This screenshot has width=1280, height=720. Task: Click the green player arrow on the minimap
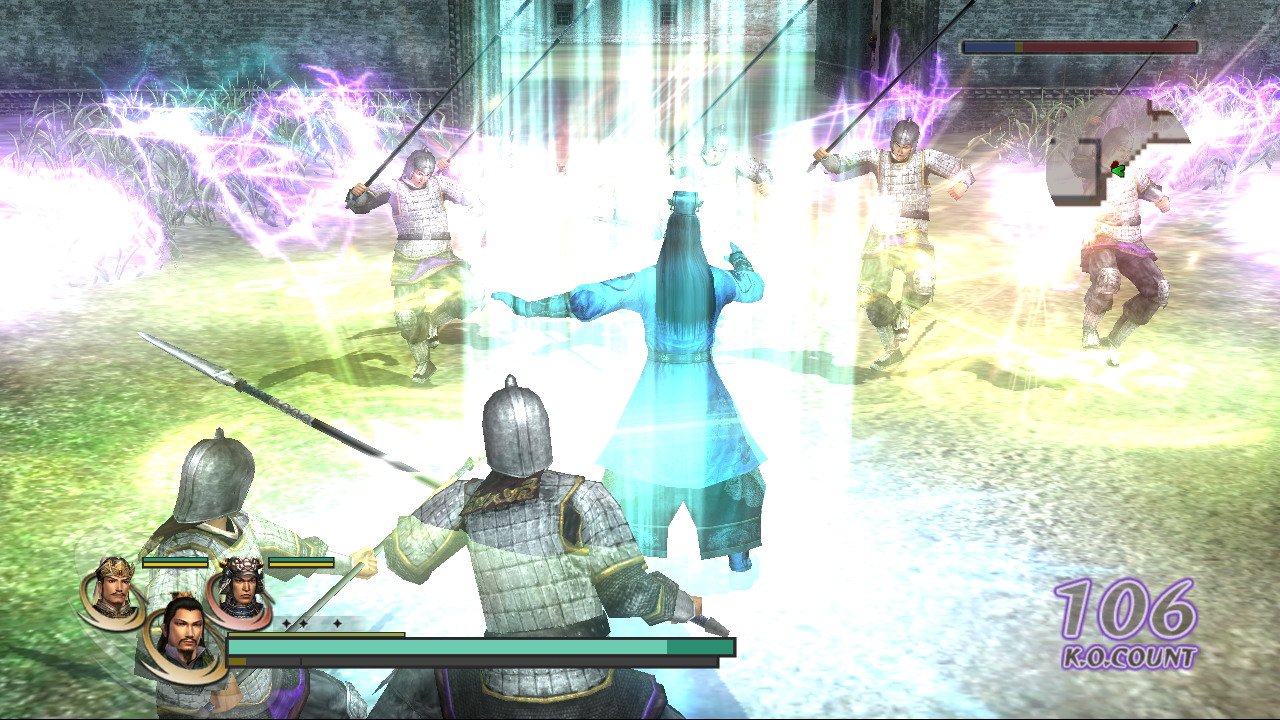coord(1118,172)
